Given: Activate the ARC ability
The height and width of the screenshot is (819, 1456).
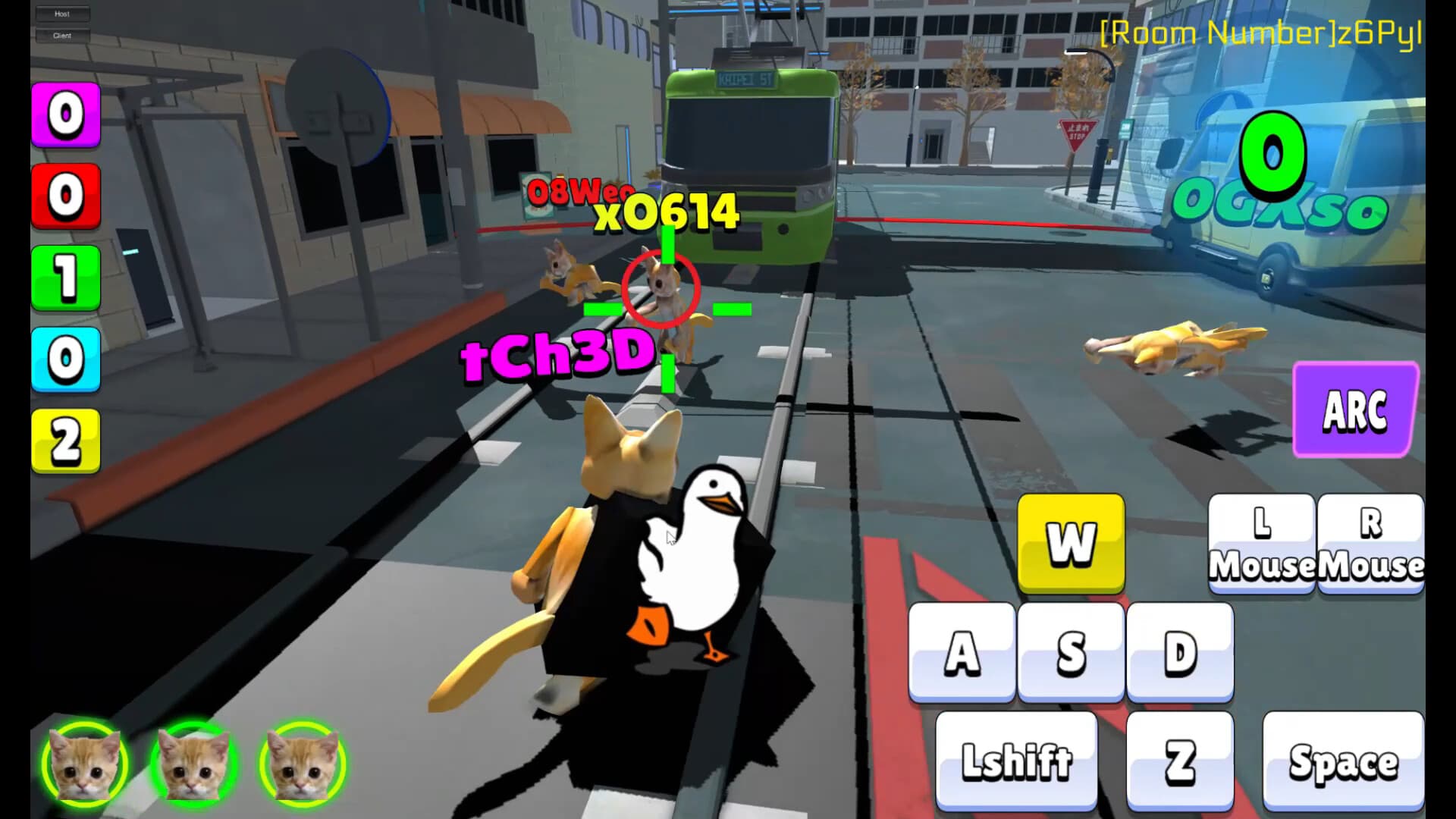Looking at the screenshot, I should pos(1354,410).
